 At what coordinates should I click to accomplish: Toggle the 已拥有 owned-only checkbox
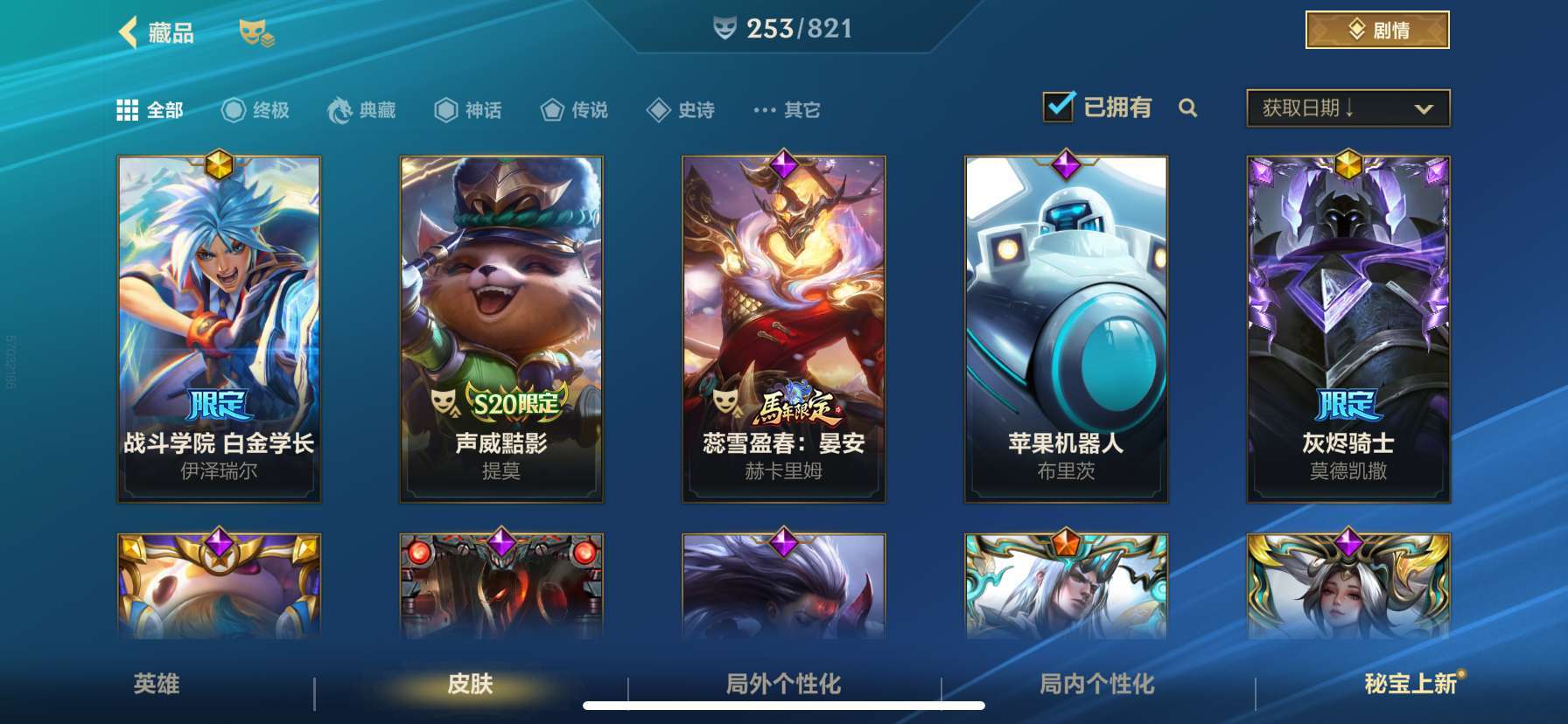1059,105
